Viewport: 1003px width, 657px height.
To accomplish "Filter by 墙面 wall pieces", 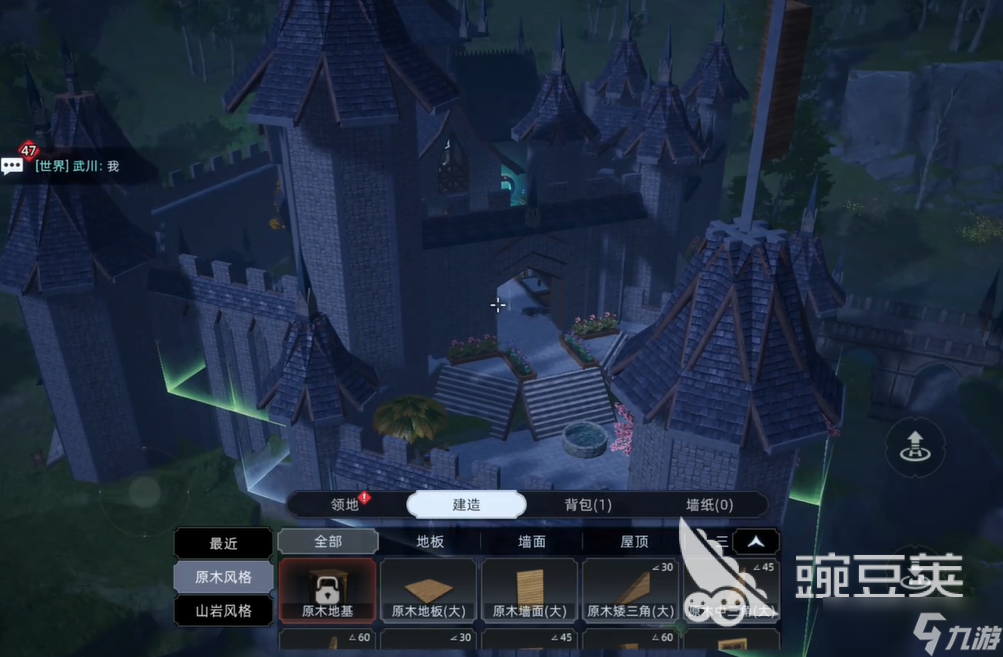I will coord(532,542).
